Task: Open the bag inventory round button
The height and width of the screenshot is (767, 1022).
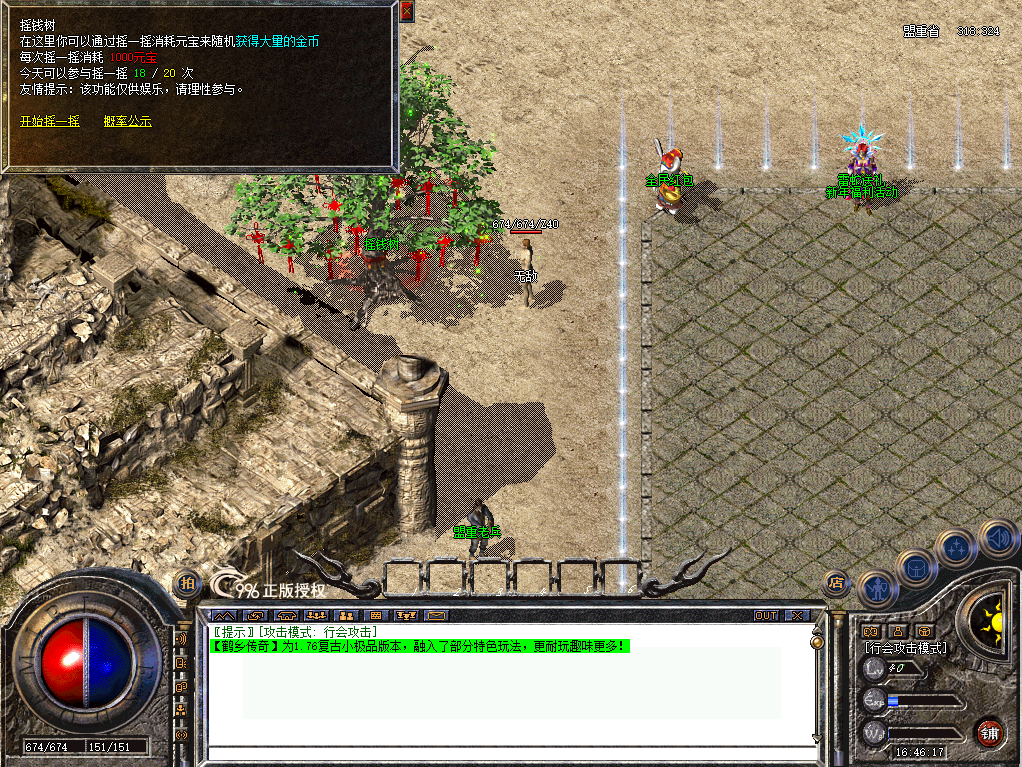Action: click(915, 568)
